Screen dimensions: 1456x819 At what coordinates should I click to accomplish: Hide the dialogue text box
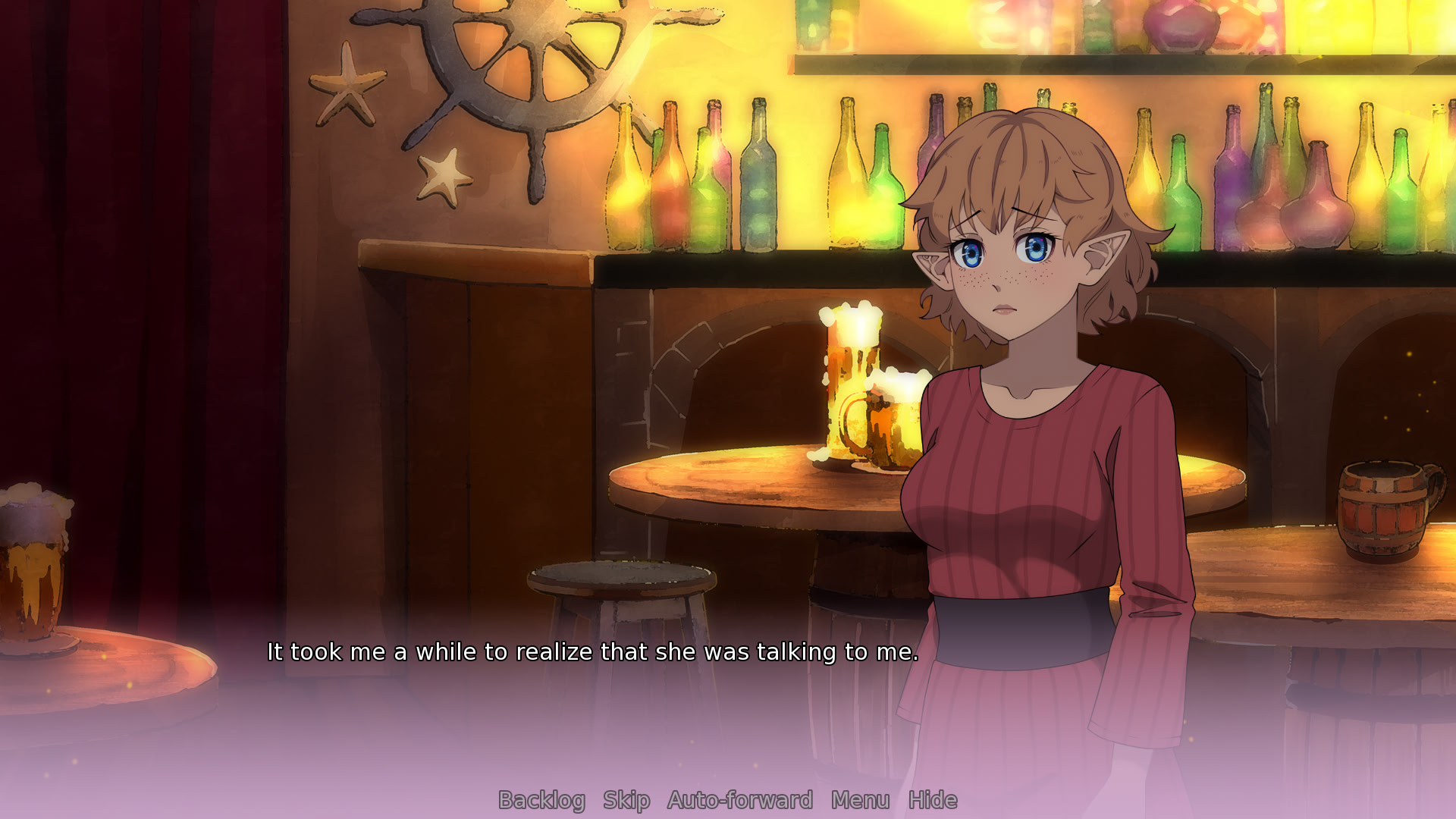pos(933,800)
